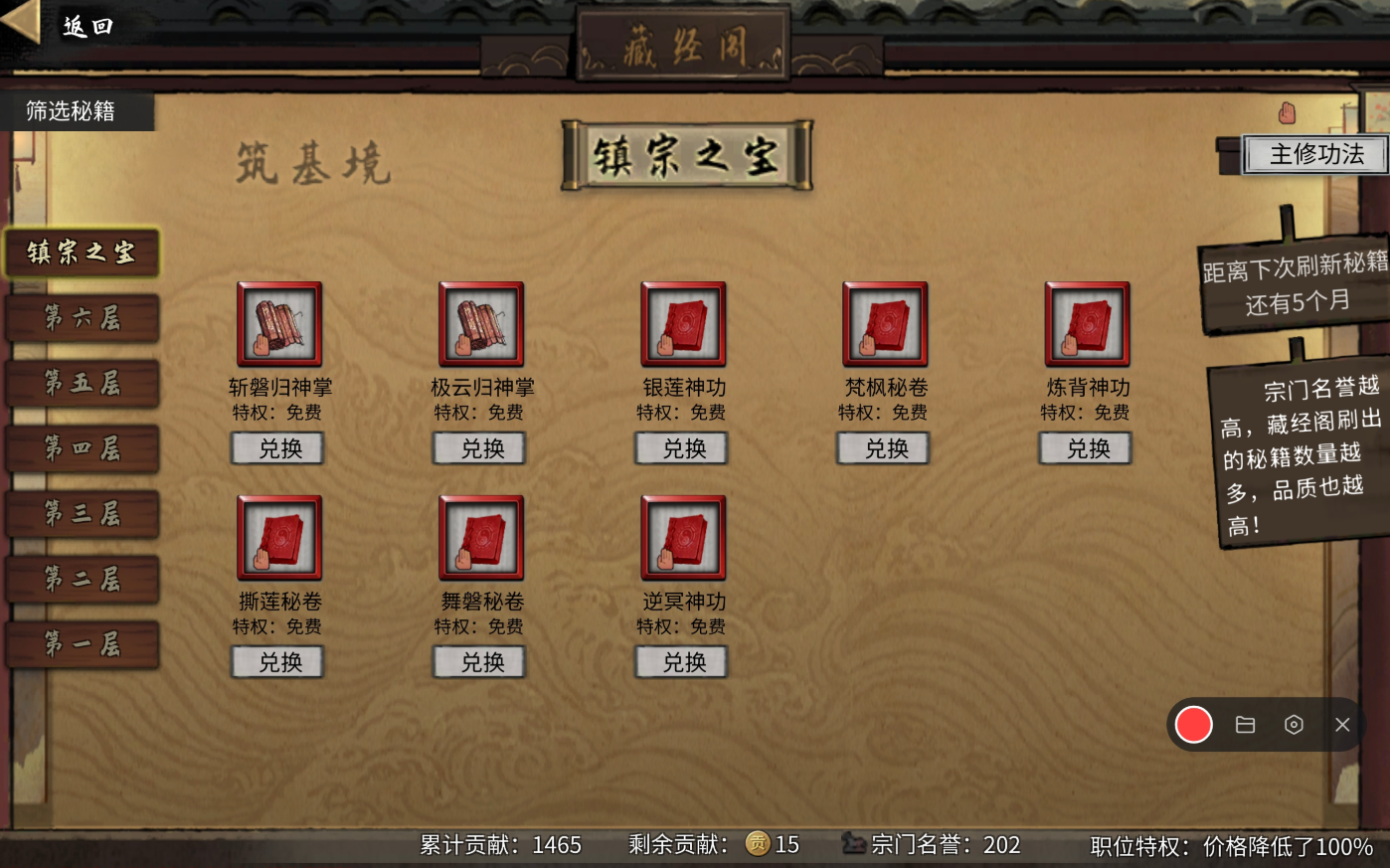This screenshot has width=1390, height=868.
Task: Click the 梵枫秘卷 secret book icon
Action: [883, 324]
